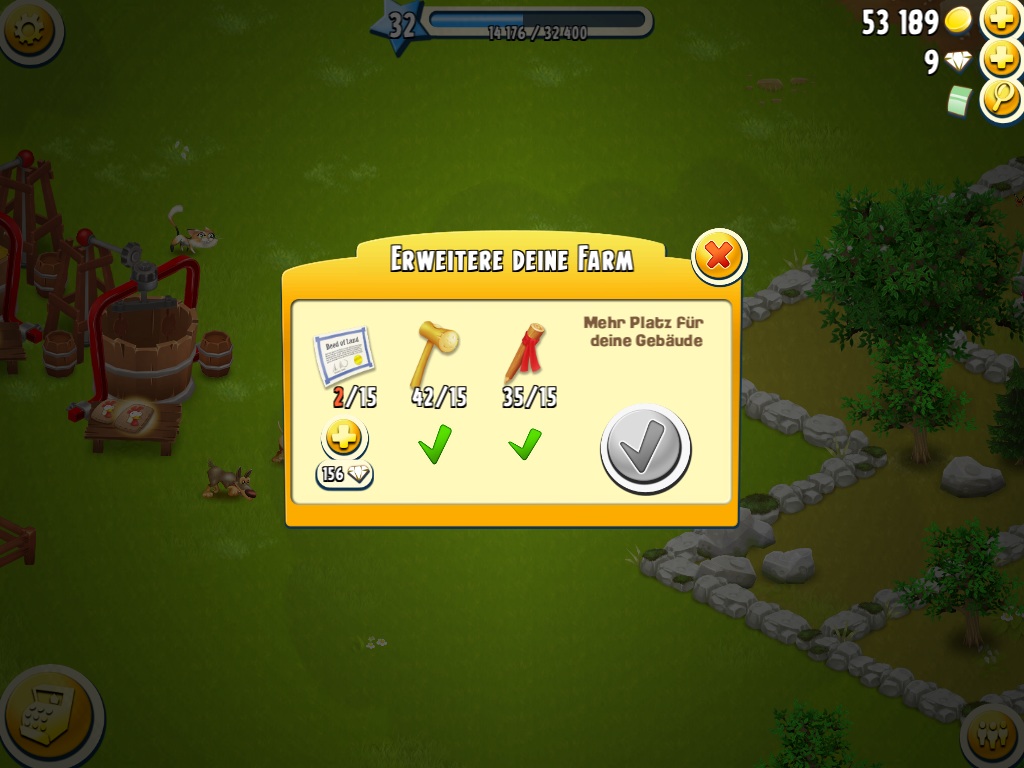1024x768 pixels.
Task: Tap the level 32 star badge
Action: tap(400, 25)
